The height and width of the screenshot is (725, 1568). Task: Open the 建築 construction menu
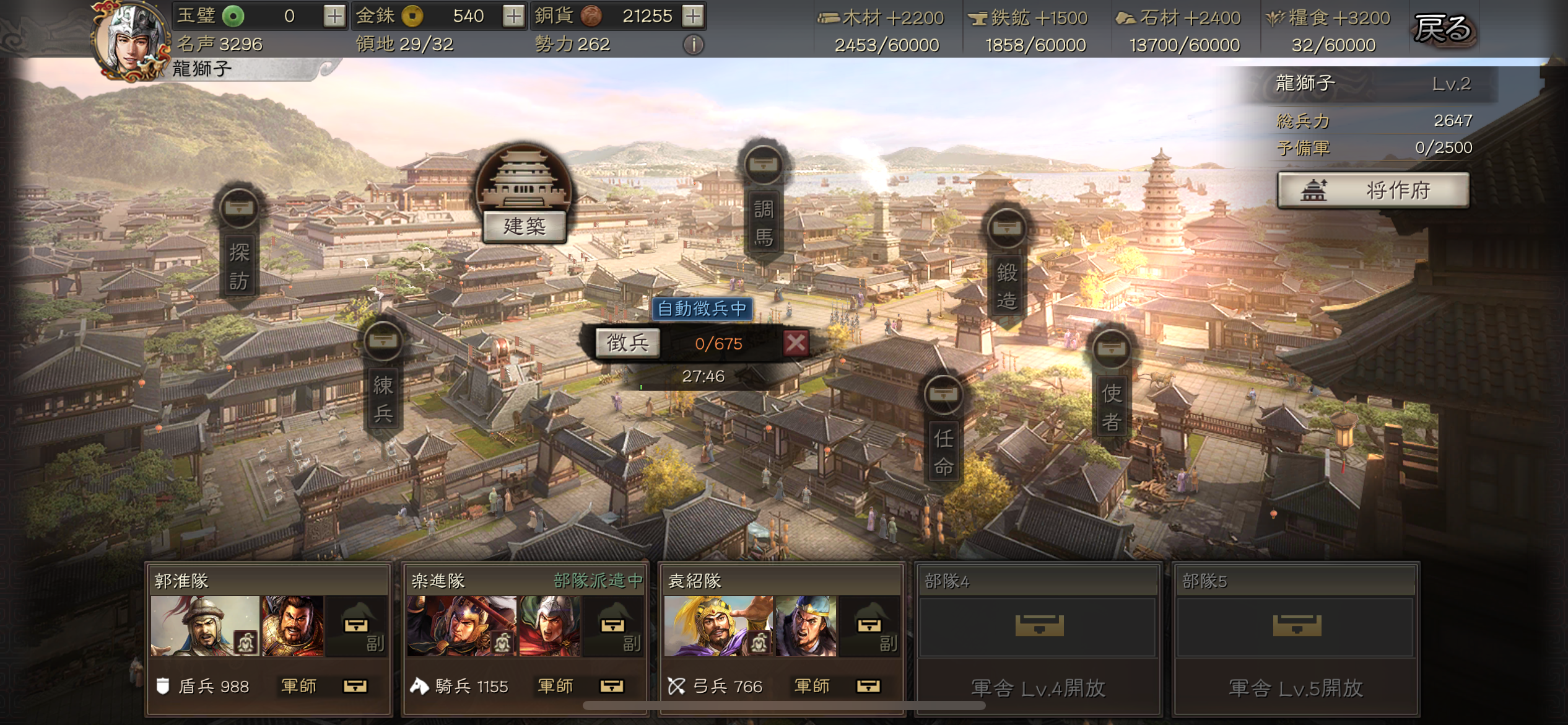(524, 226)
